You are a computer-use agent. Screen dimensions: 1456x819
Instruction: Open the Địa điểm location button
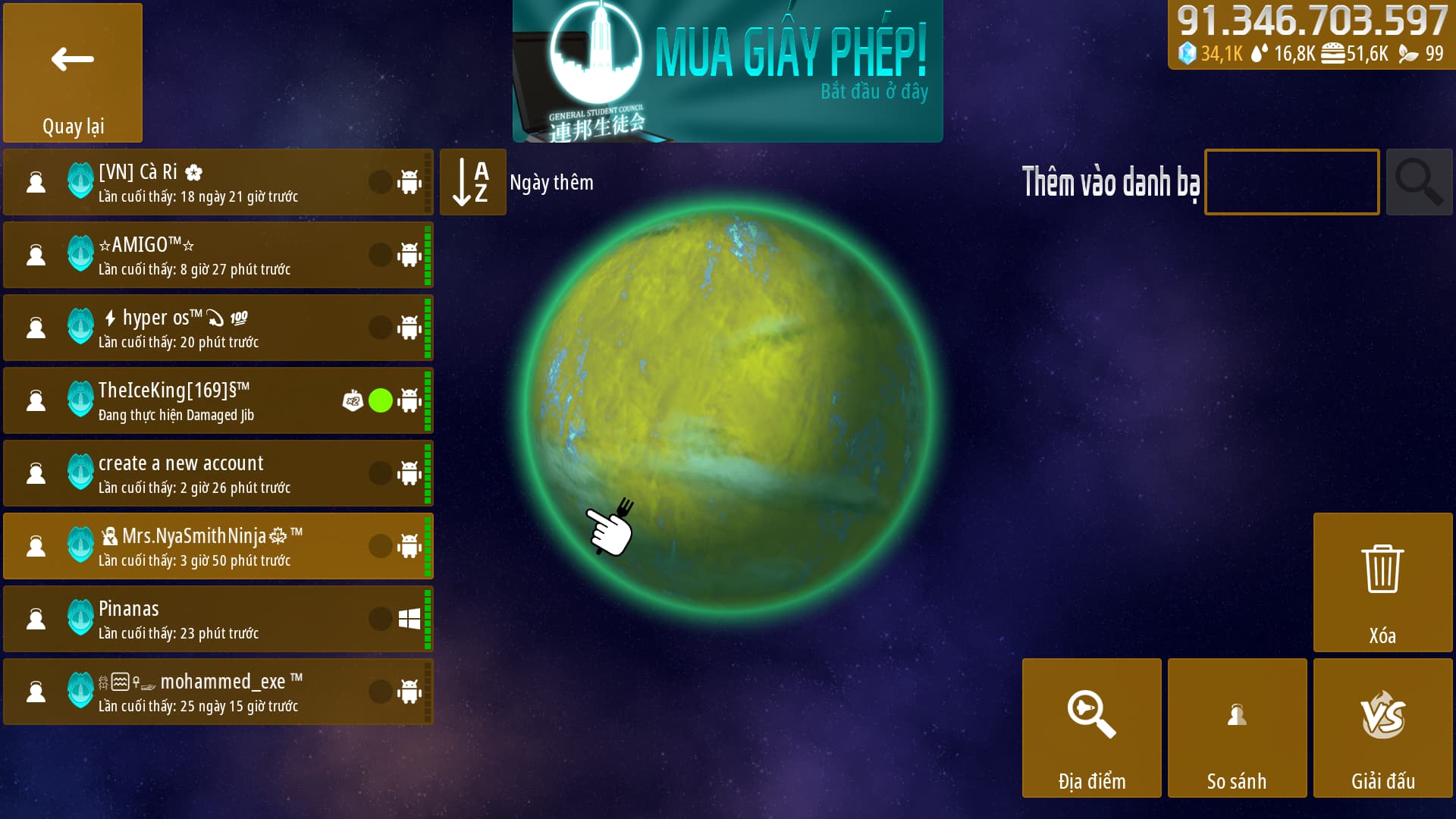1091,728
